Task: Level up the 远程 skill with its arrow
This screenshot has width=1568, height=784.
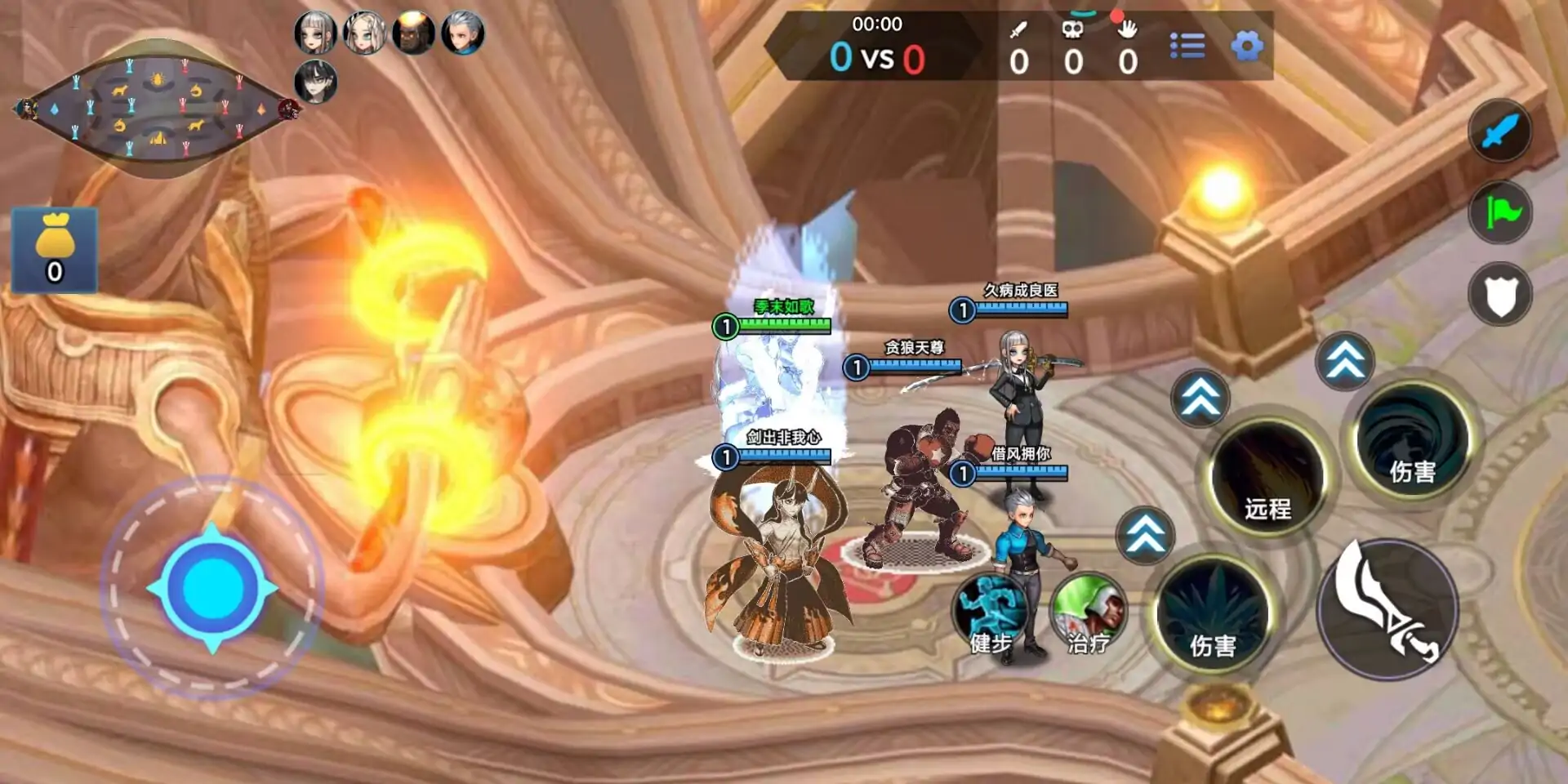Action: point(1200,398)
